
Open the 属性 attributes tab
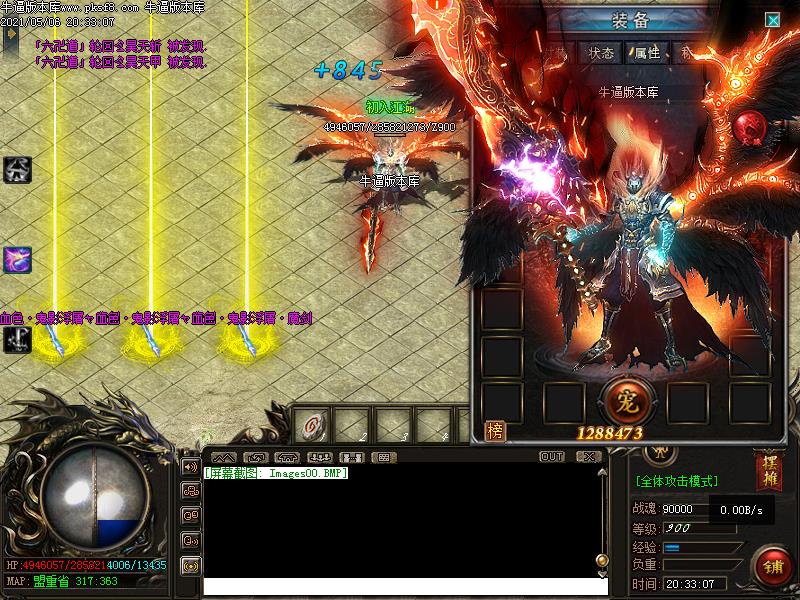tap(647, 53)
